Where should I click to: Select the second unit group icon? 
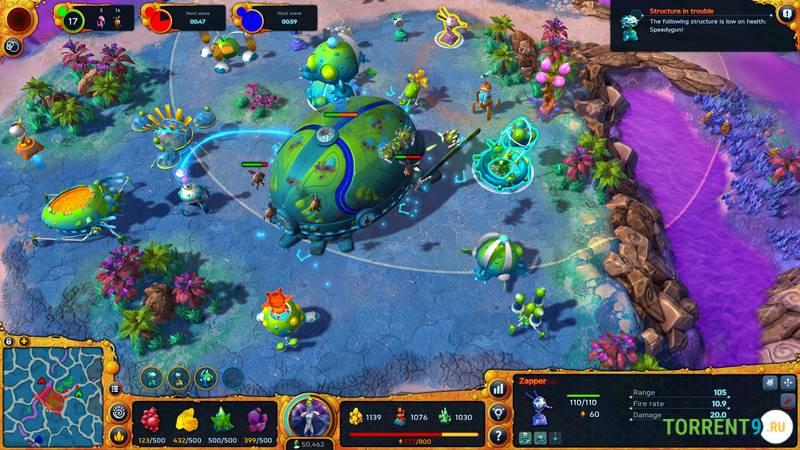(x=179, y=378)
